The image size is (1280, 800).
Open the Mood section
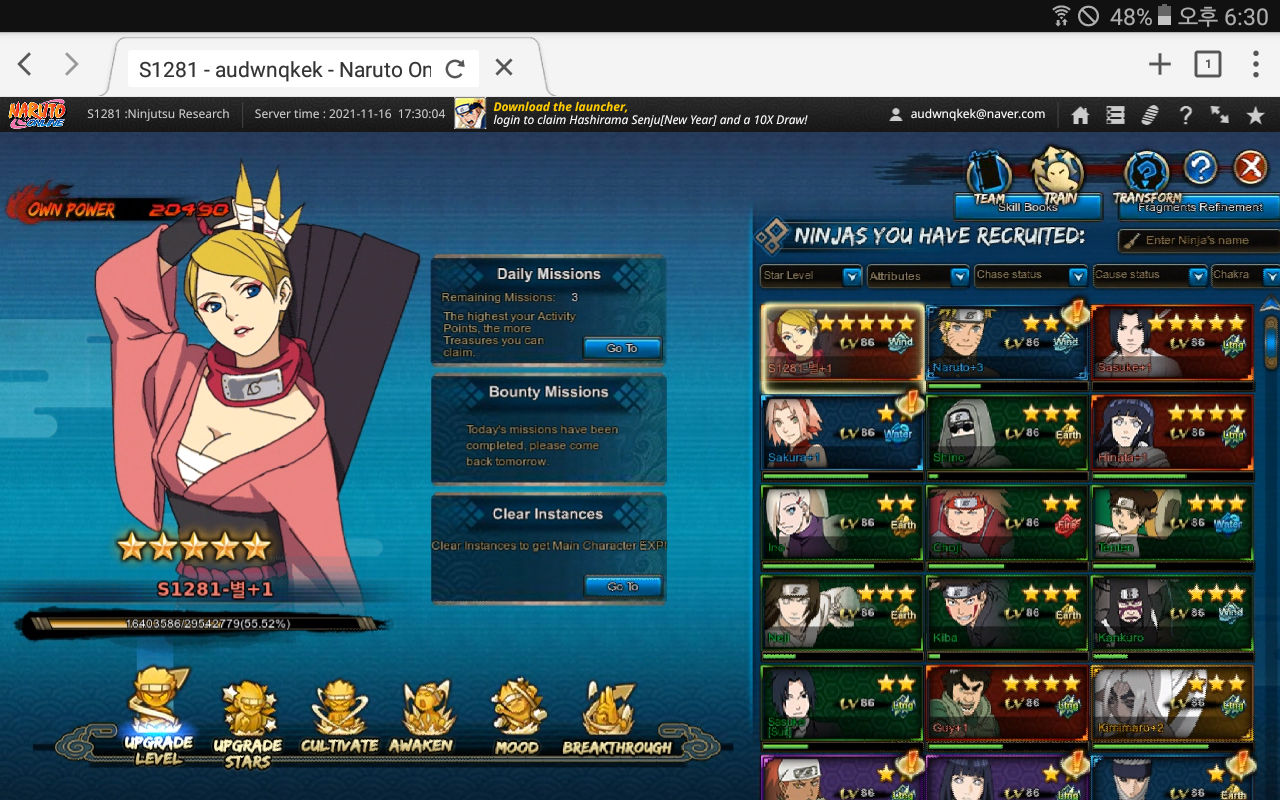point(516,719)
